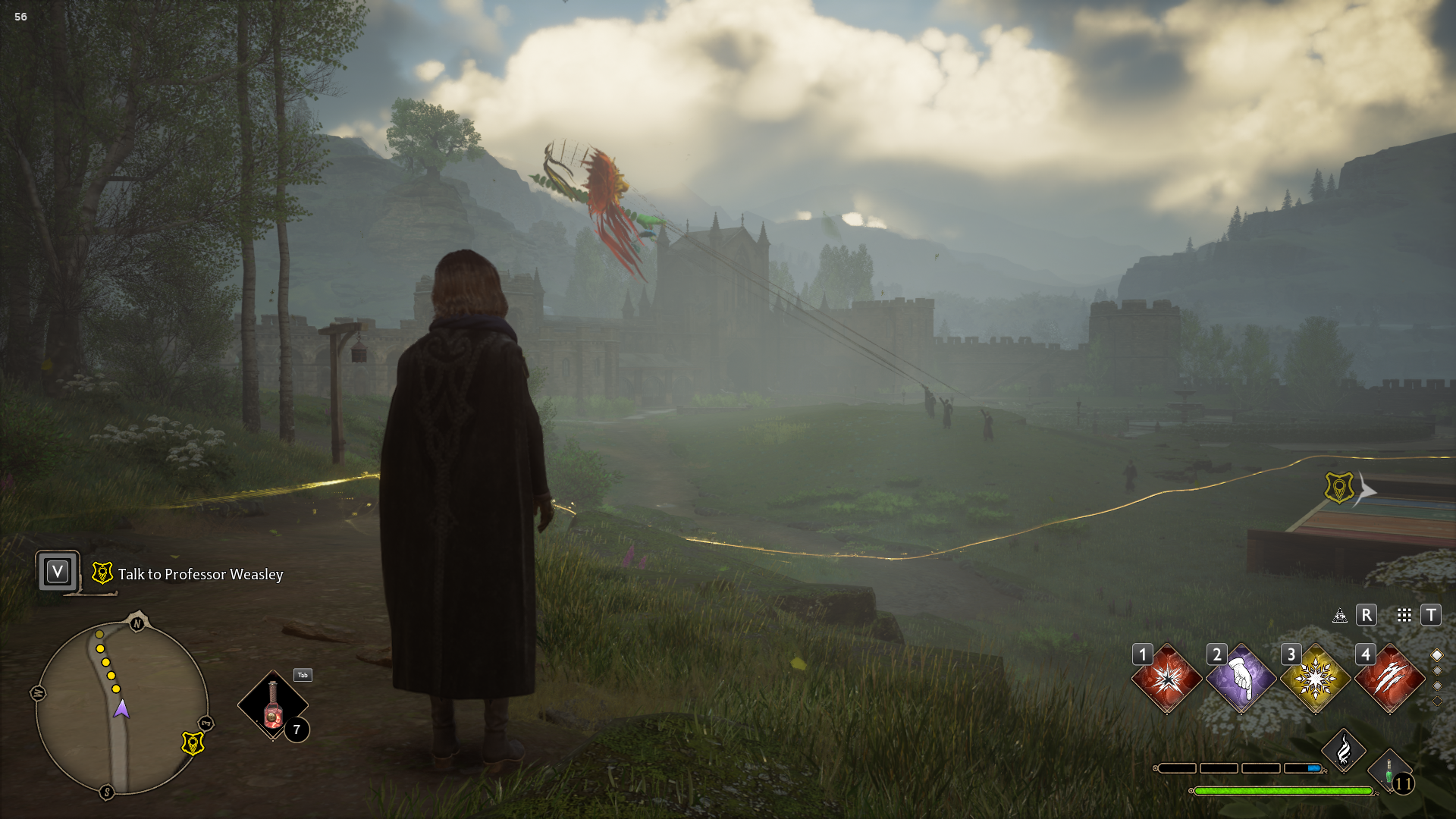Screen dimensions: 1456x819
Task: Select the green potion tool slot
Action: click(1389, 772)
